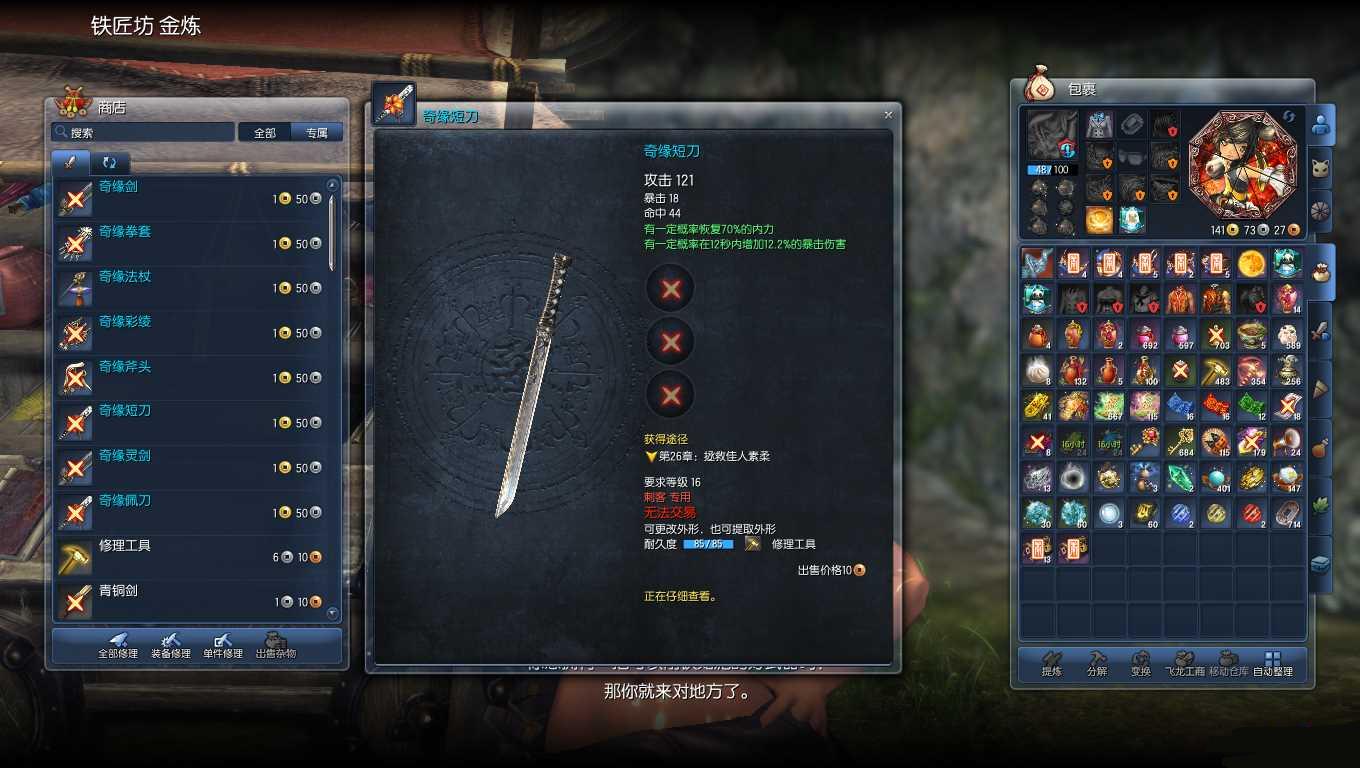Select the 全部 filter in the shop search
This screenshot has height=768, width=1360.
[x=263, y=131]
